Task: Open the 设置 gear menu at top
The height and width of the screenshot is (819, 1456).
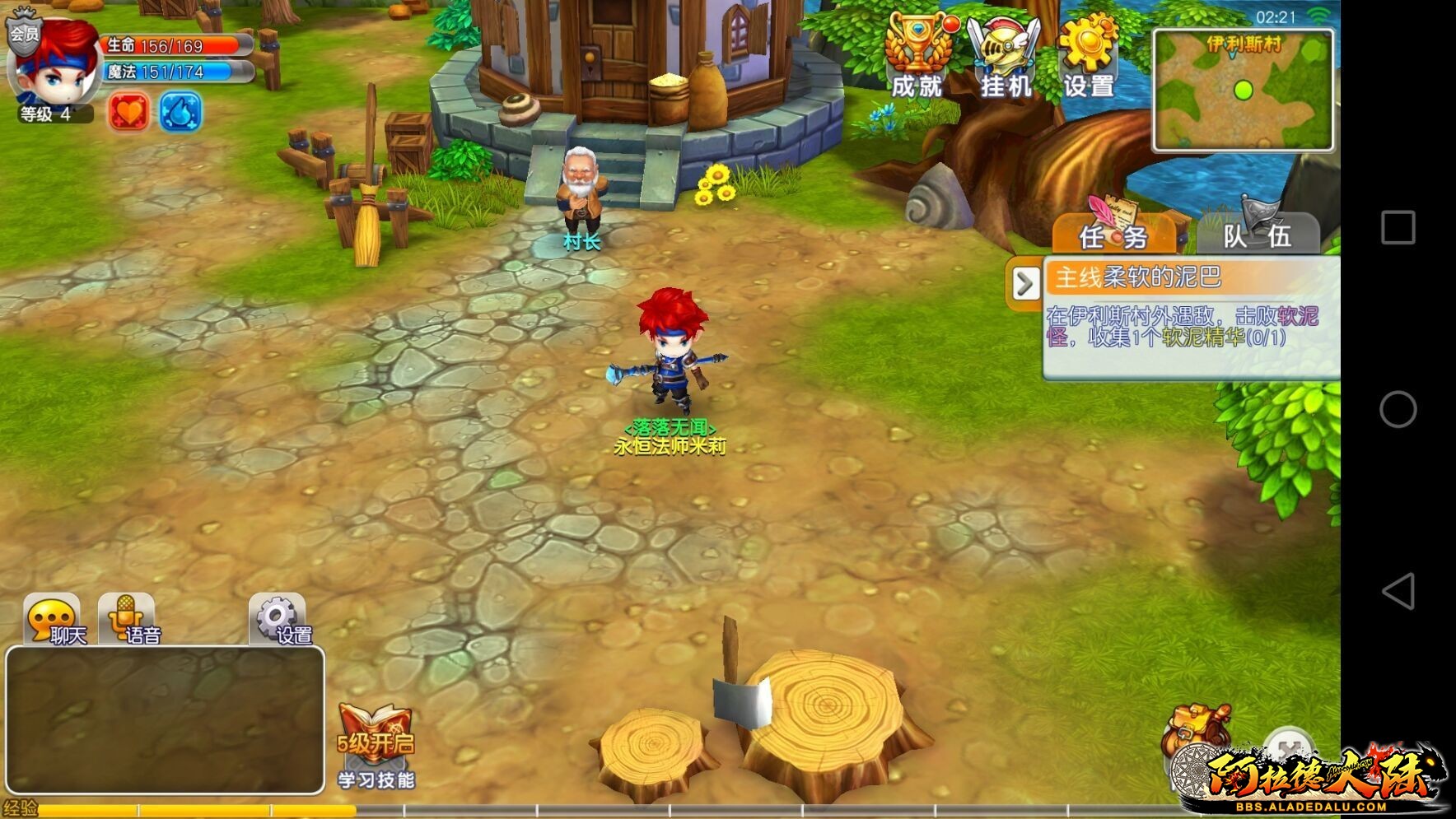Action: [1088, 54]
